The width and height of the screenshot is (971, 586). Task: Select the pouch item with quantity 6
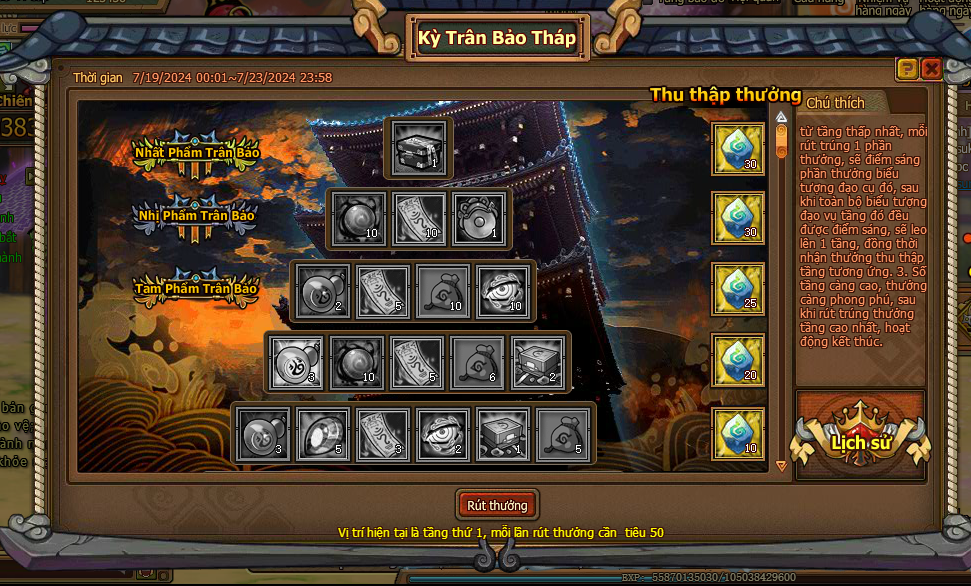(478, 362)
